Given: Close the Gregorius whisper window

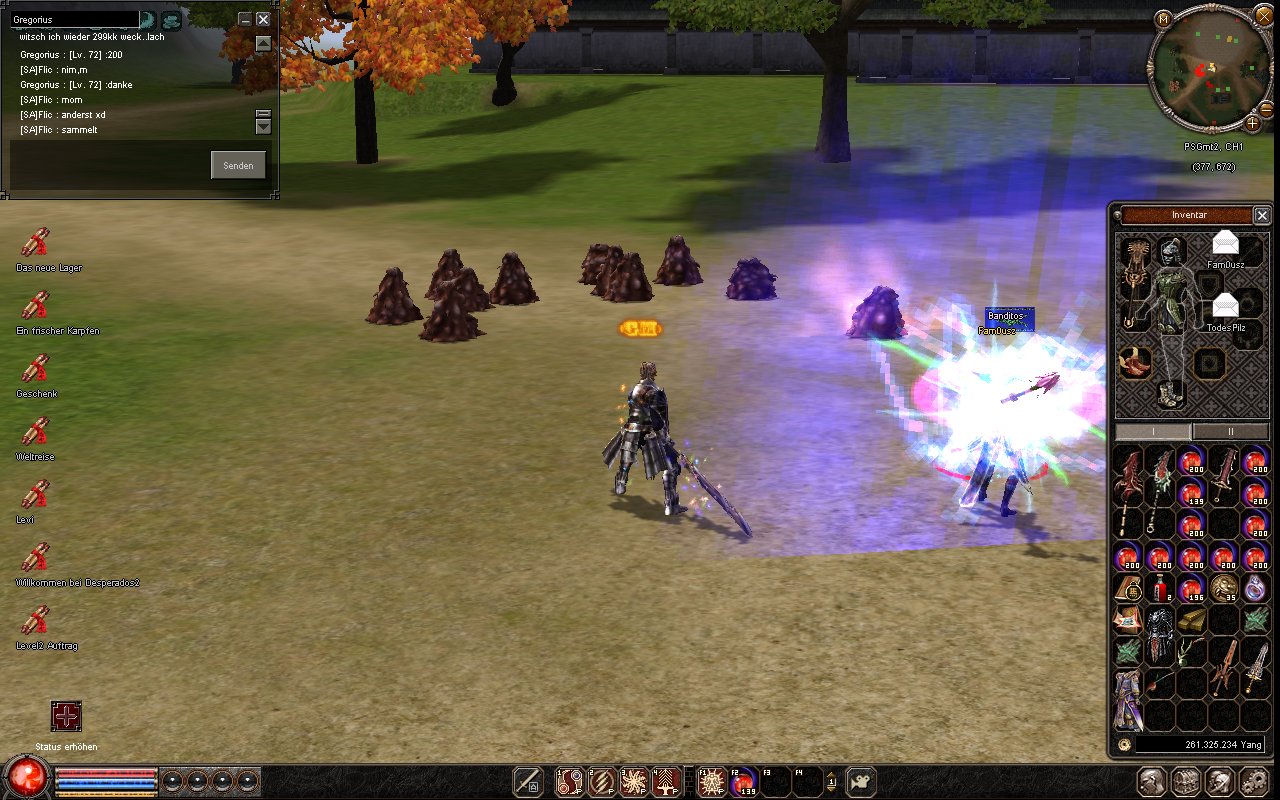Looking at the screenshot, I should 263,19.
